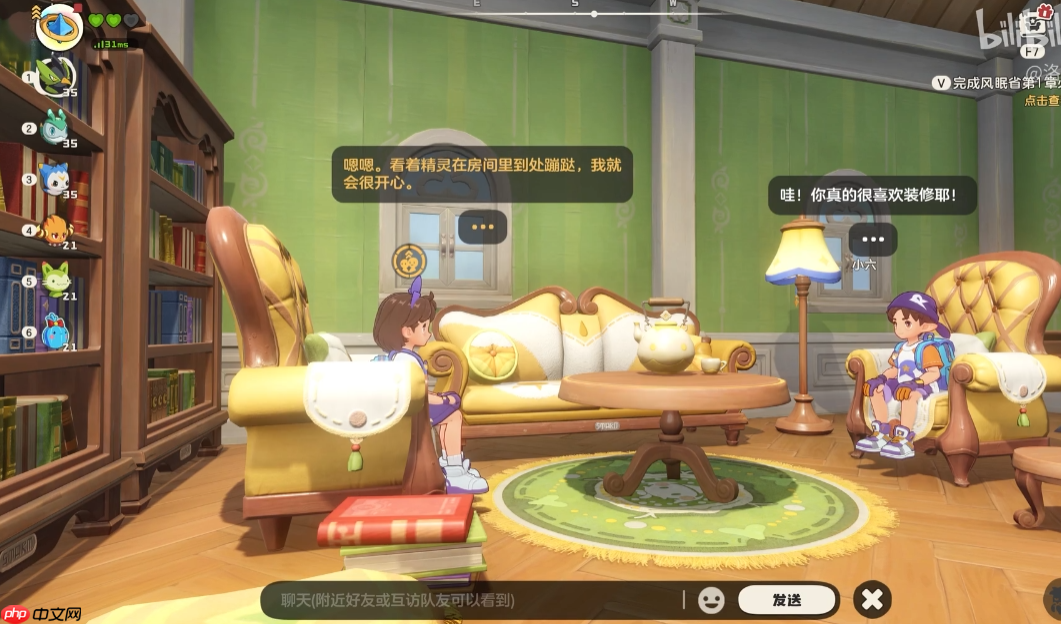Viewport: 1061px width, 624px height.
Task: Open the emoji picker in chat
Action: point(711,600)
